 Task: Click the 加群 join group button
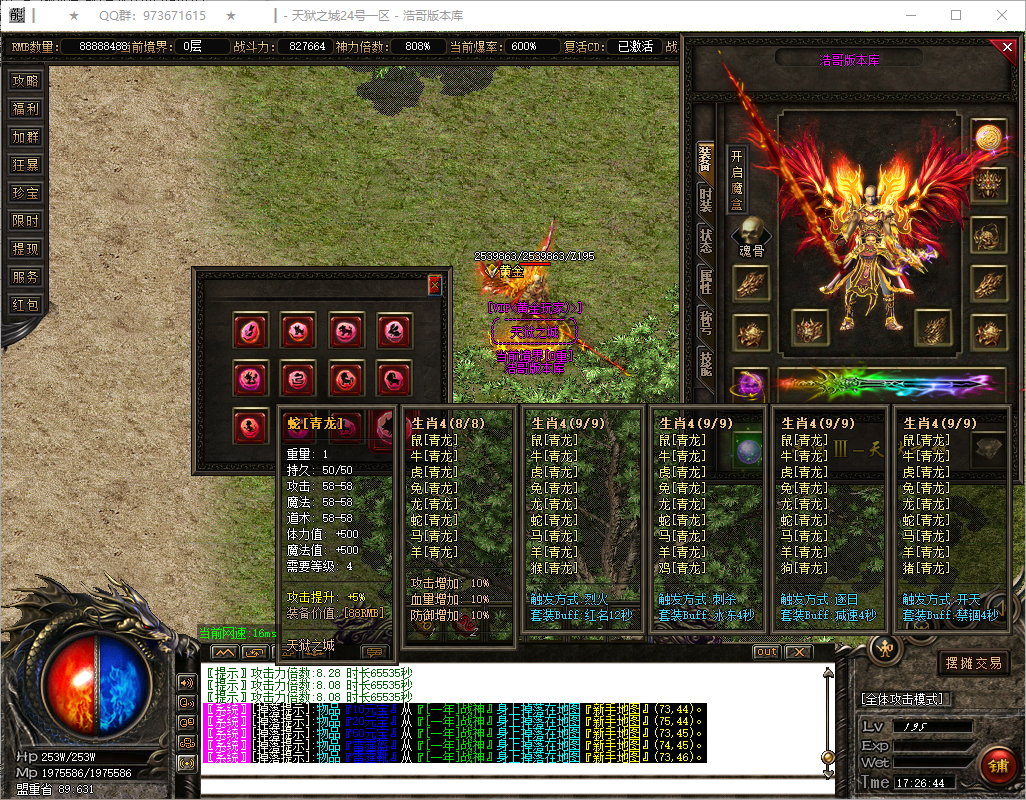25,137
